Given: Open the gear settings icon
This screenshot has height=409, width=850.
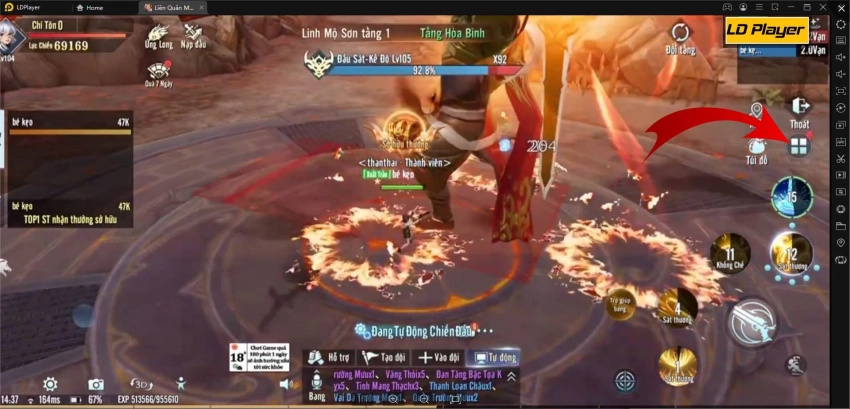Looking at the screenshot, I should (x=49, y=384).
